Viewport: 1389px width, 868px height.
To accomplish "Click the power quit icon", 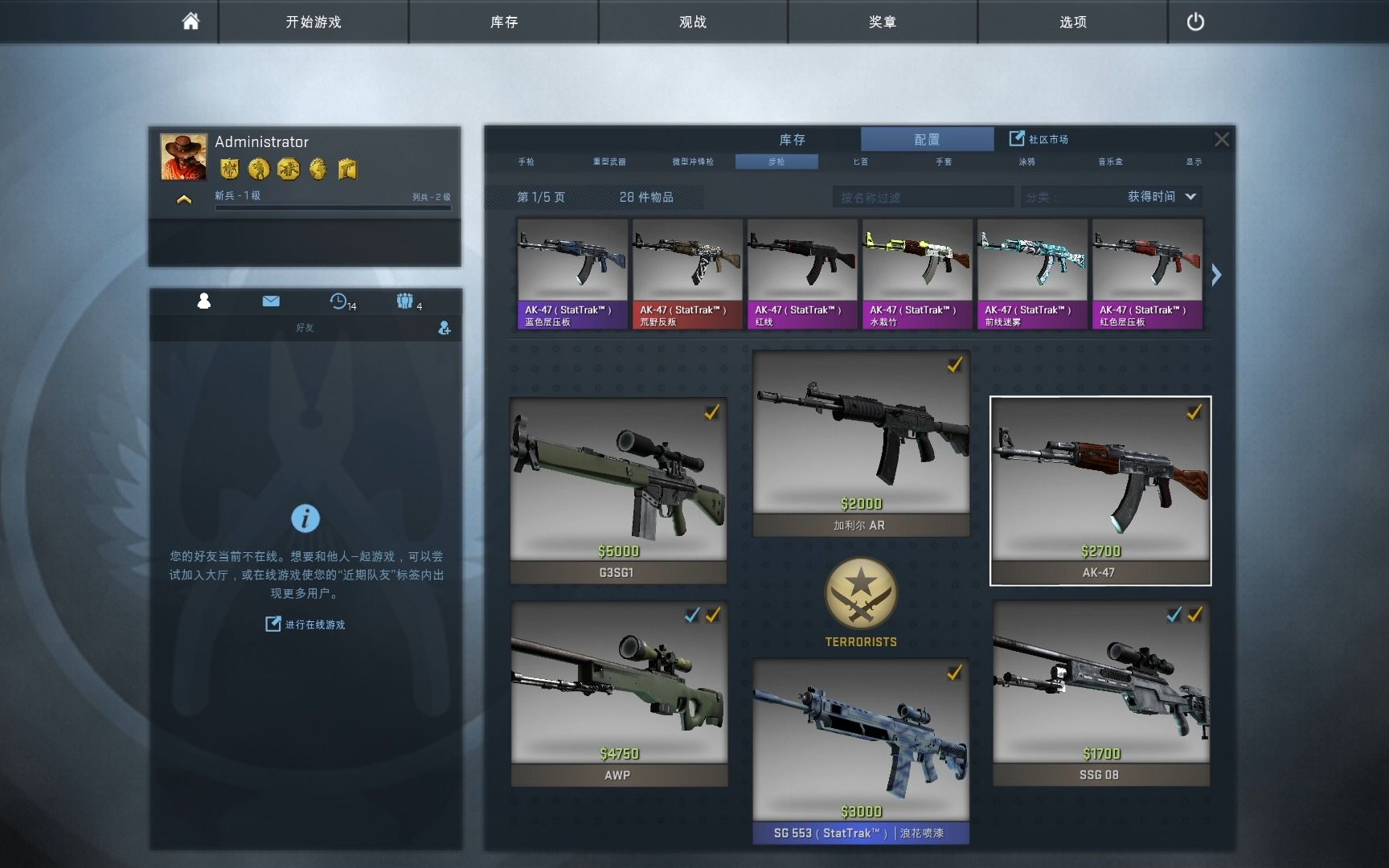I will click(1195, 22).
